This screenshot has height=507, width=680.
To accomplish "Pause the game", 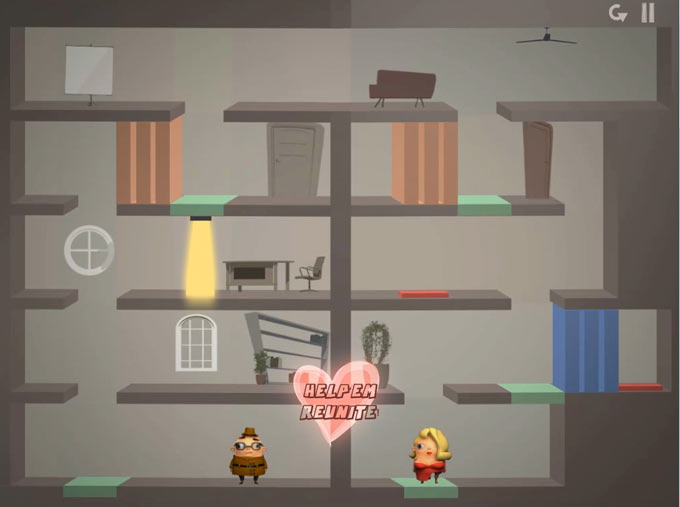I will (648, 13).
